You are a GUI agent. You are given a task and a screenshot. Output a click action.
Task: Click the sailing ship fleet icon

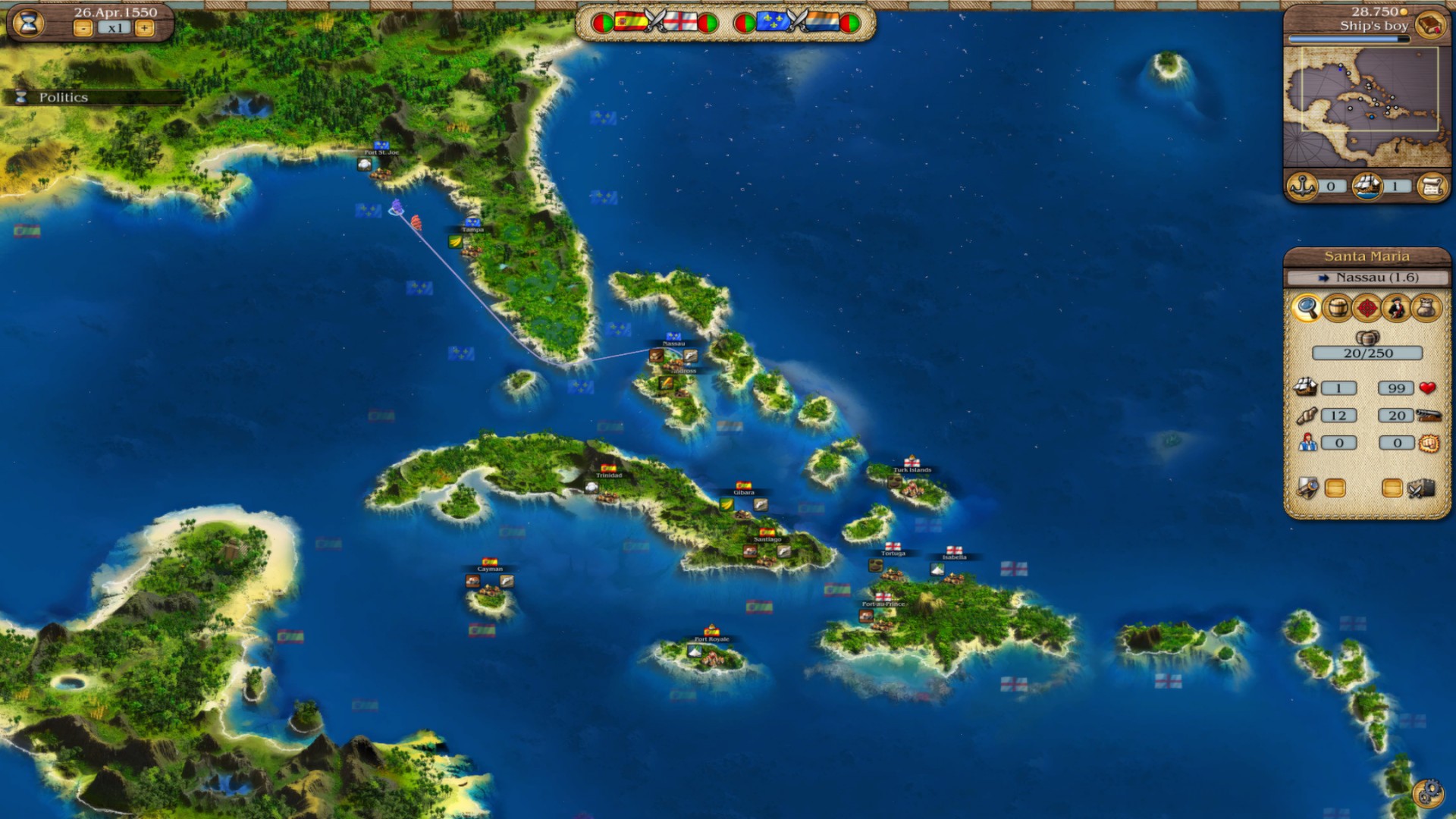click(x=1369, y=186)
